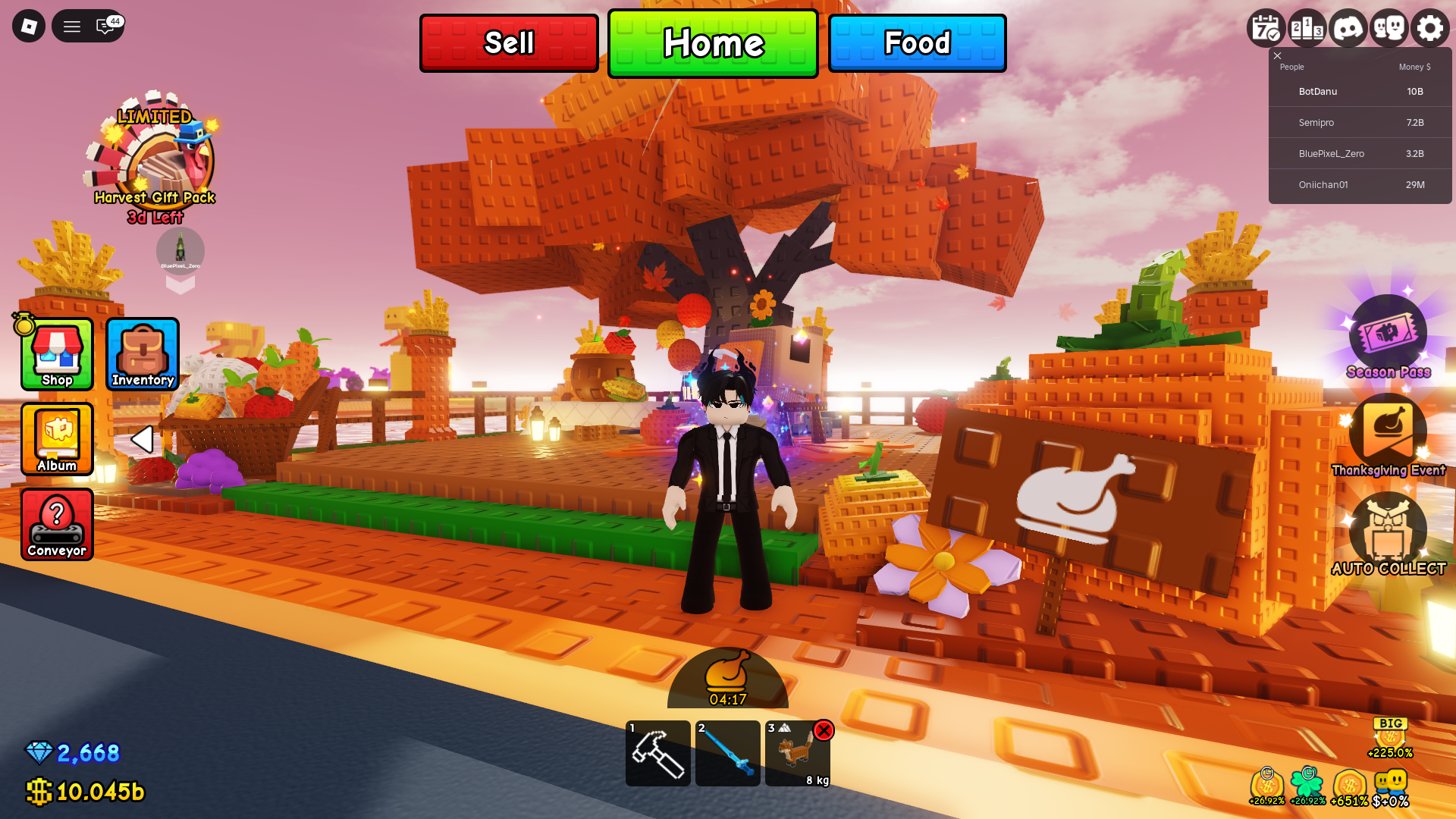
Task: Switch to the Home tab
Action: [713, 43]
